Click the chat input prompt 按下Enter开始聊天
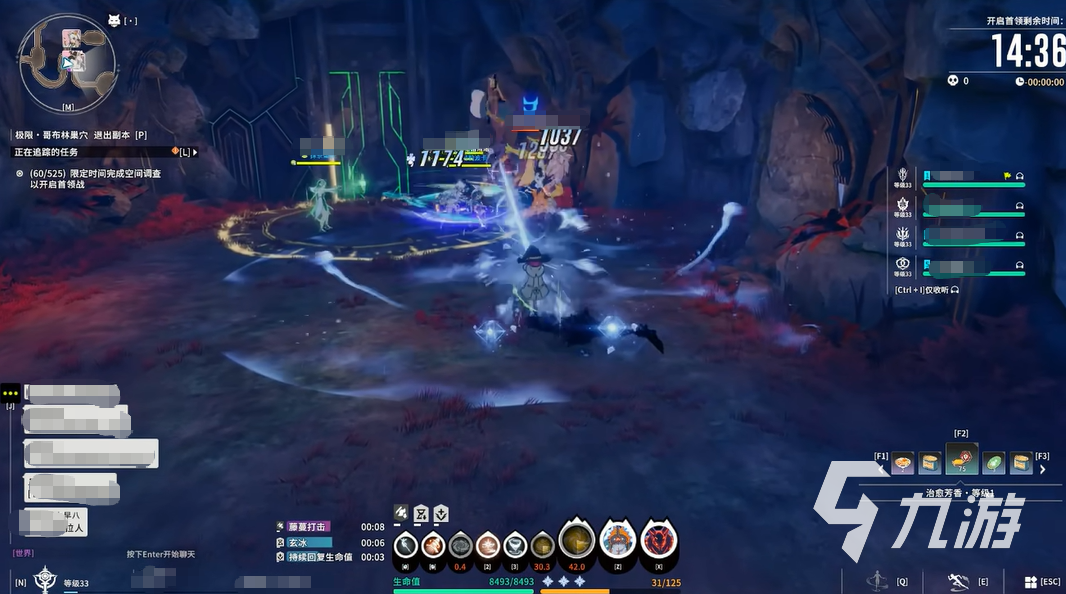1066x594 pixels. (x=161, y=554)
